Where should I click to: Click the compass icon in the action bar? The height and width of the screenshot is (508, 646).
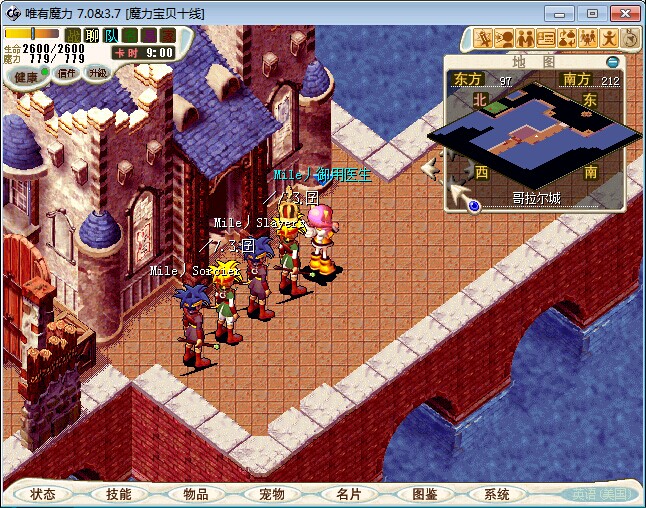(x=630, y=38)
